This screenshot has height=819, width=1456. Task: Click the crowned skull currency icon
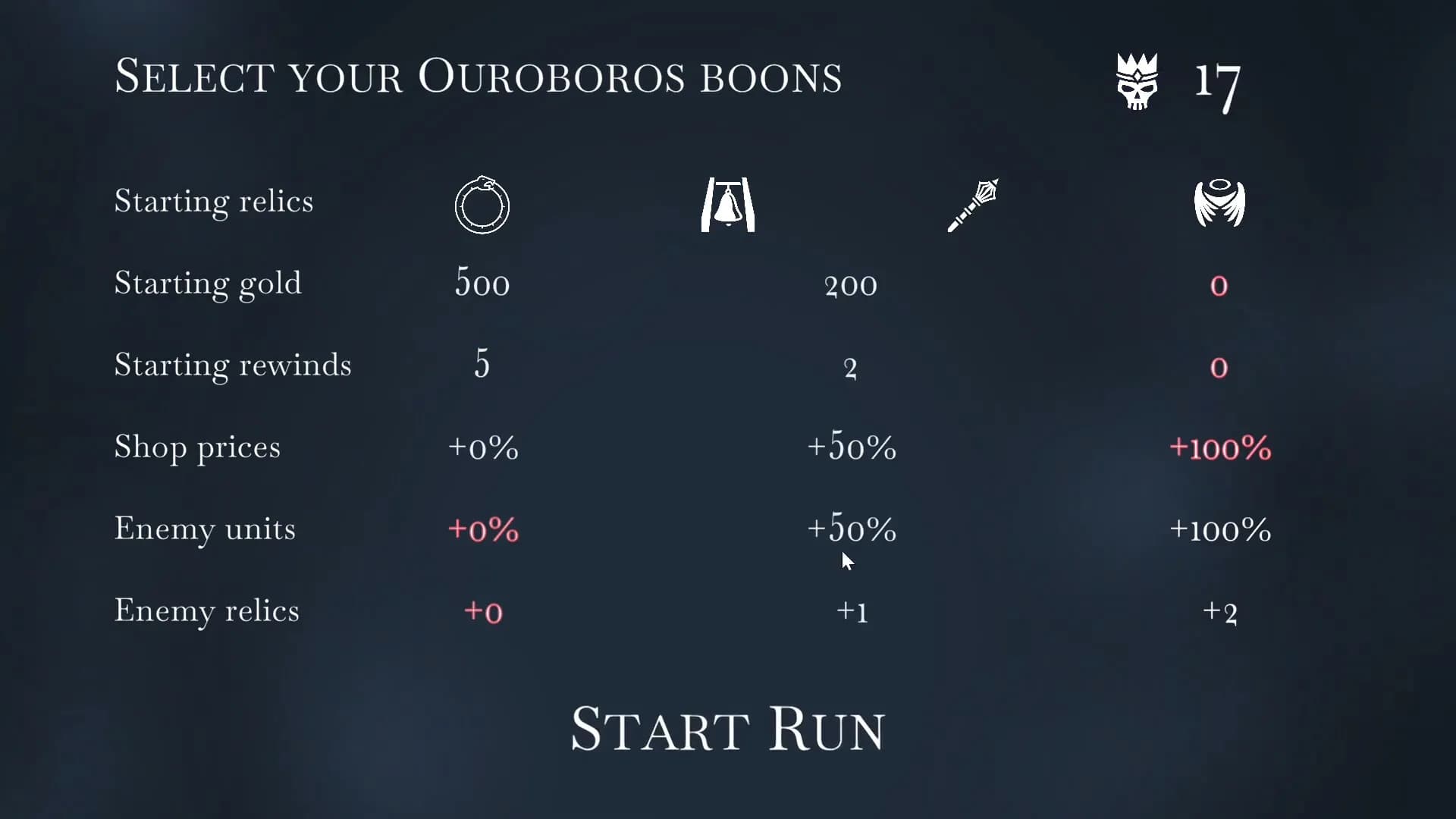(1135, 82)
